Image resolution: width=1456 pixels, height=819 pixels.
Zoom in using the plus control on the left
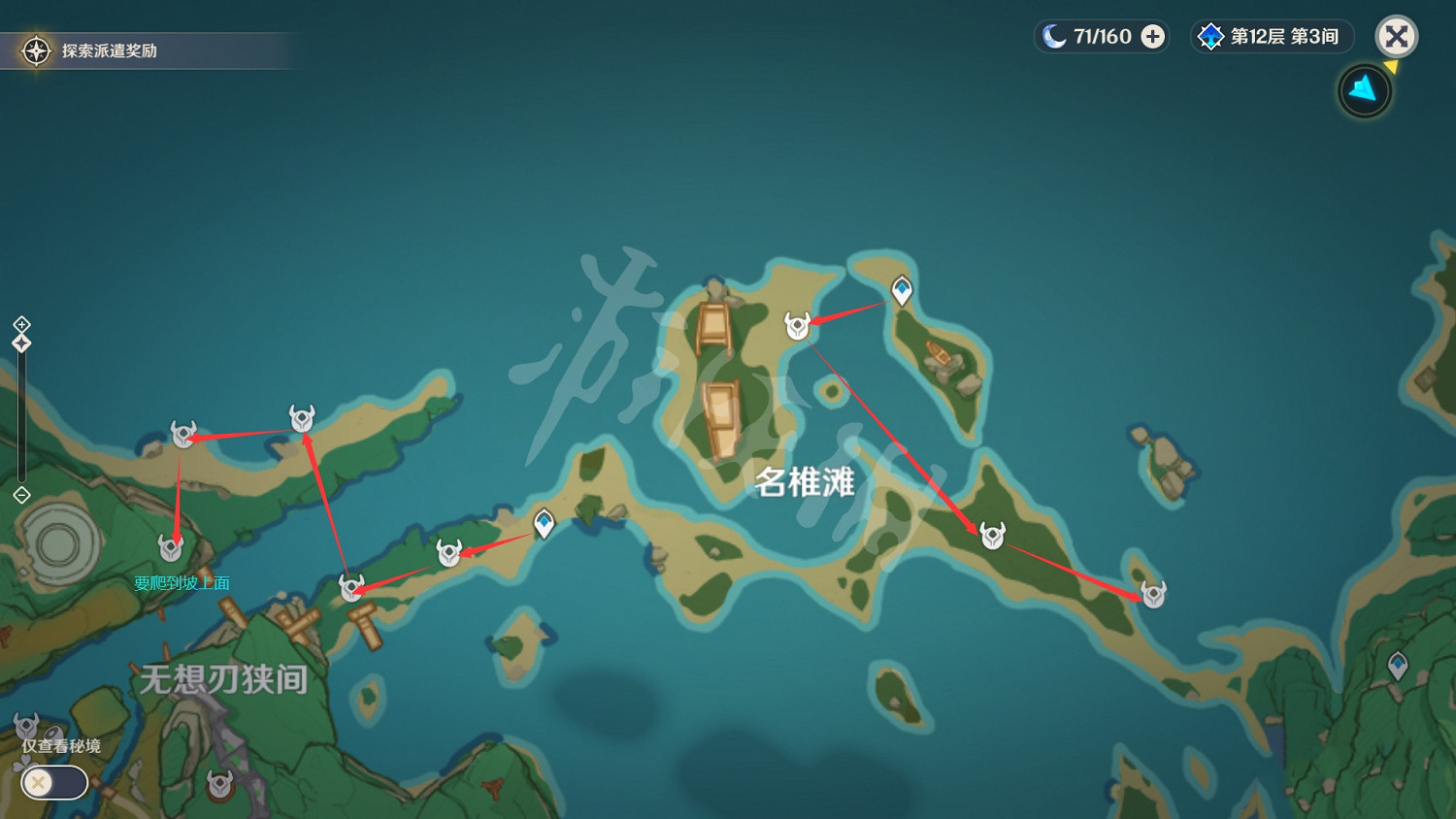click(19, 325)
